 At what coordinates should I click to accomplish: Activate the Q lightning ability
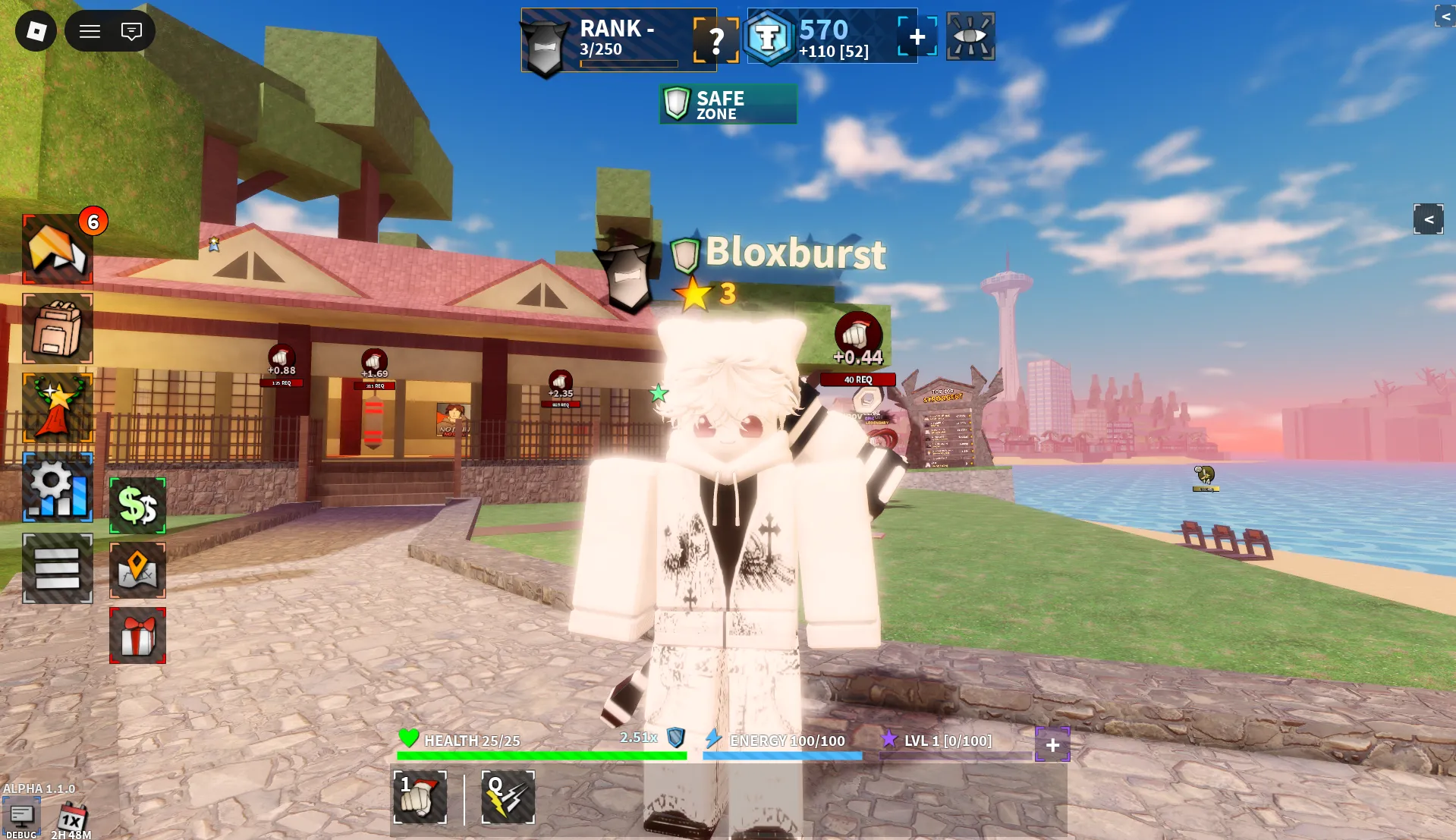(x=508, y=797)
